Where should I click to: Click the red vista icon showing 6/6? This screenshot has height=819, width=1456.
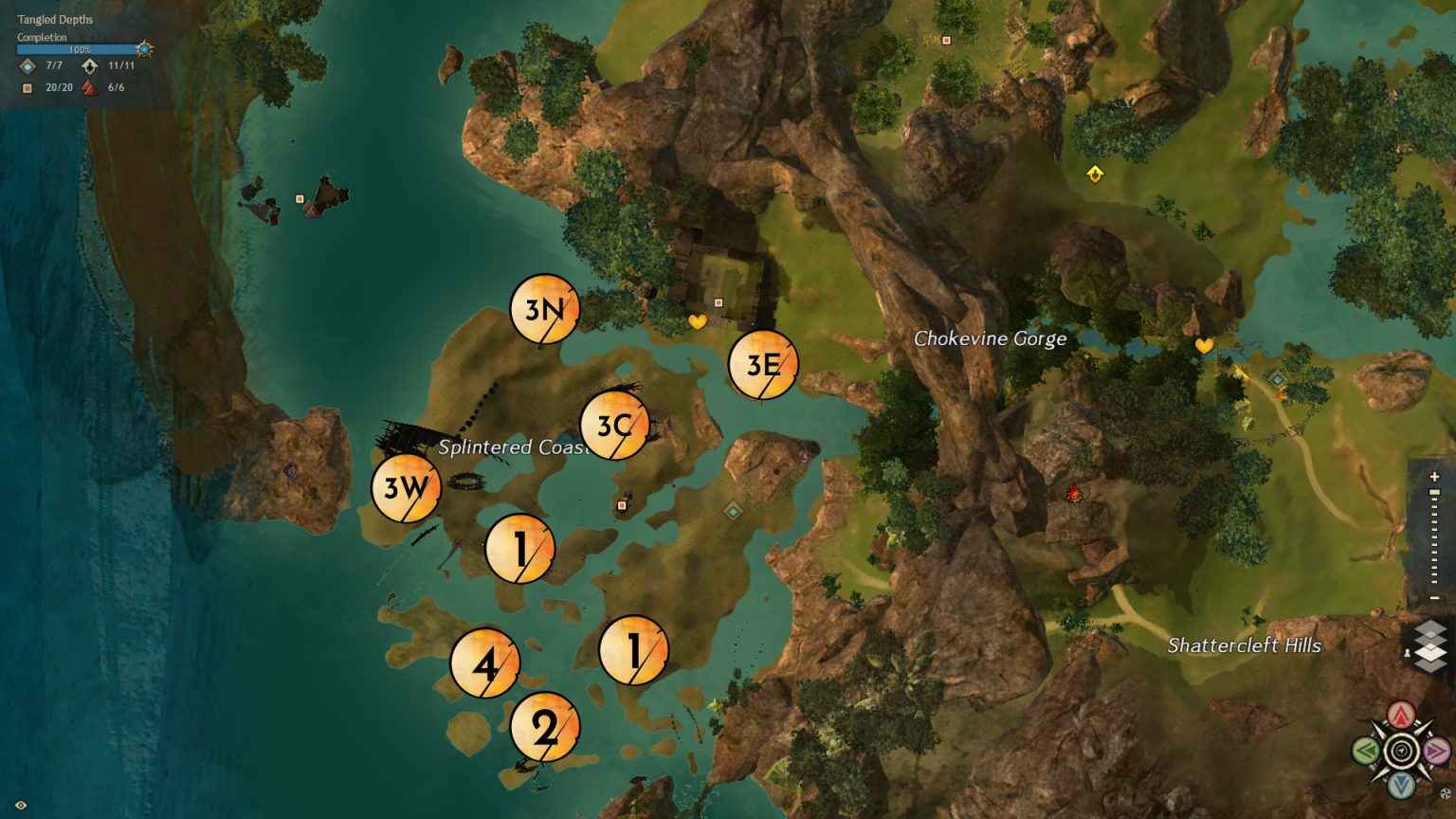(89, 87)
